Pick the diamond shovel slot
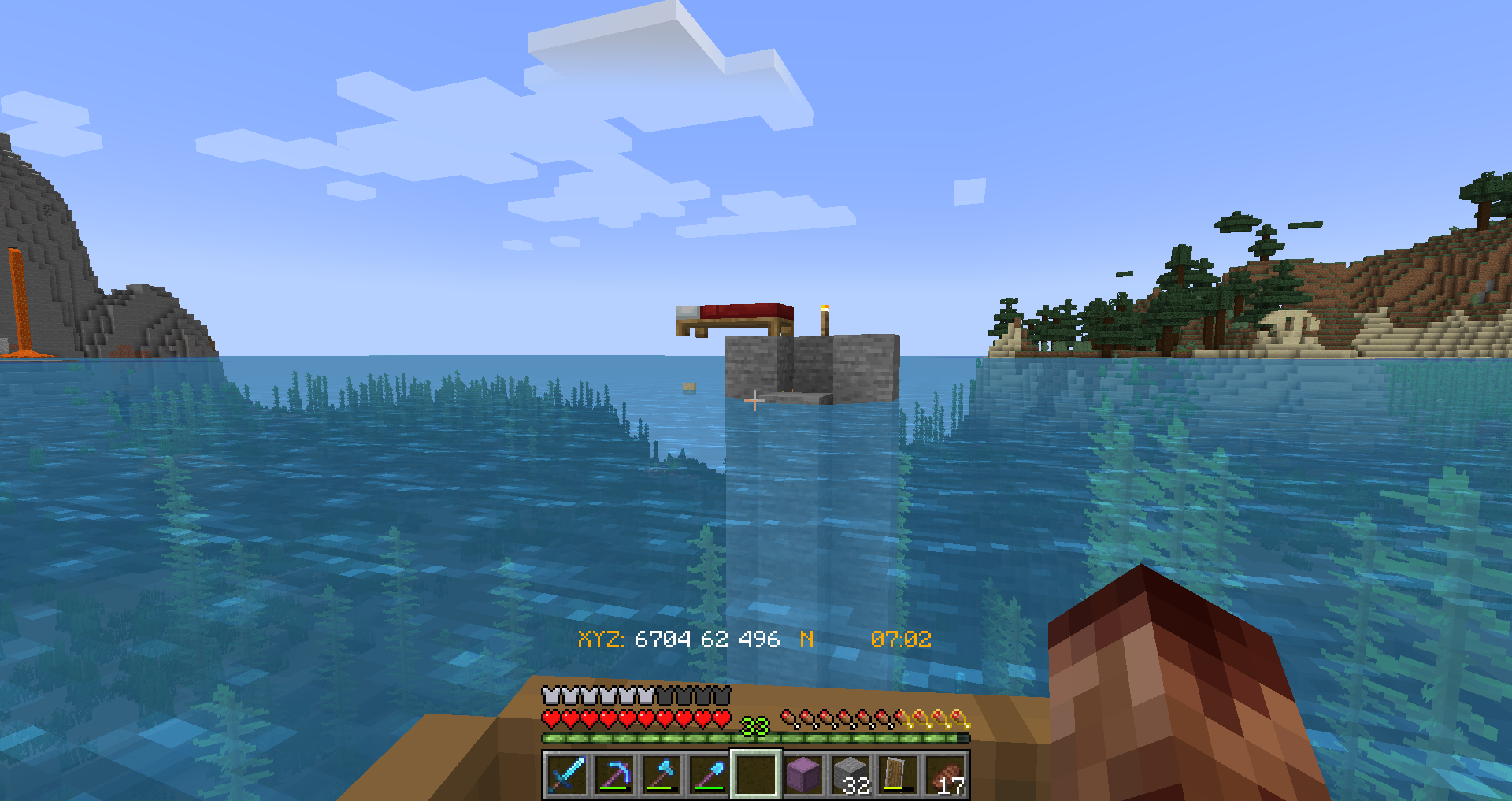The image size is (1512, 801). coord(709,774)
